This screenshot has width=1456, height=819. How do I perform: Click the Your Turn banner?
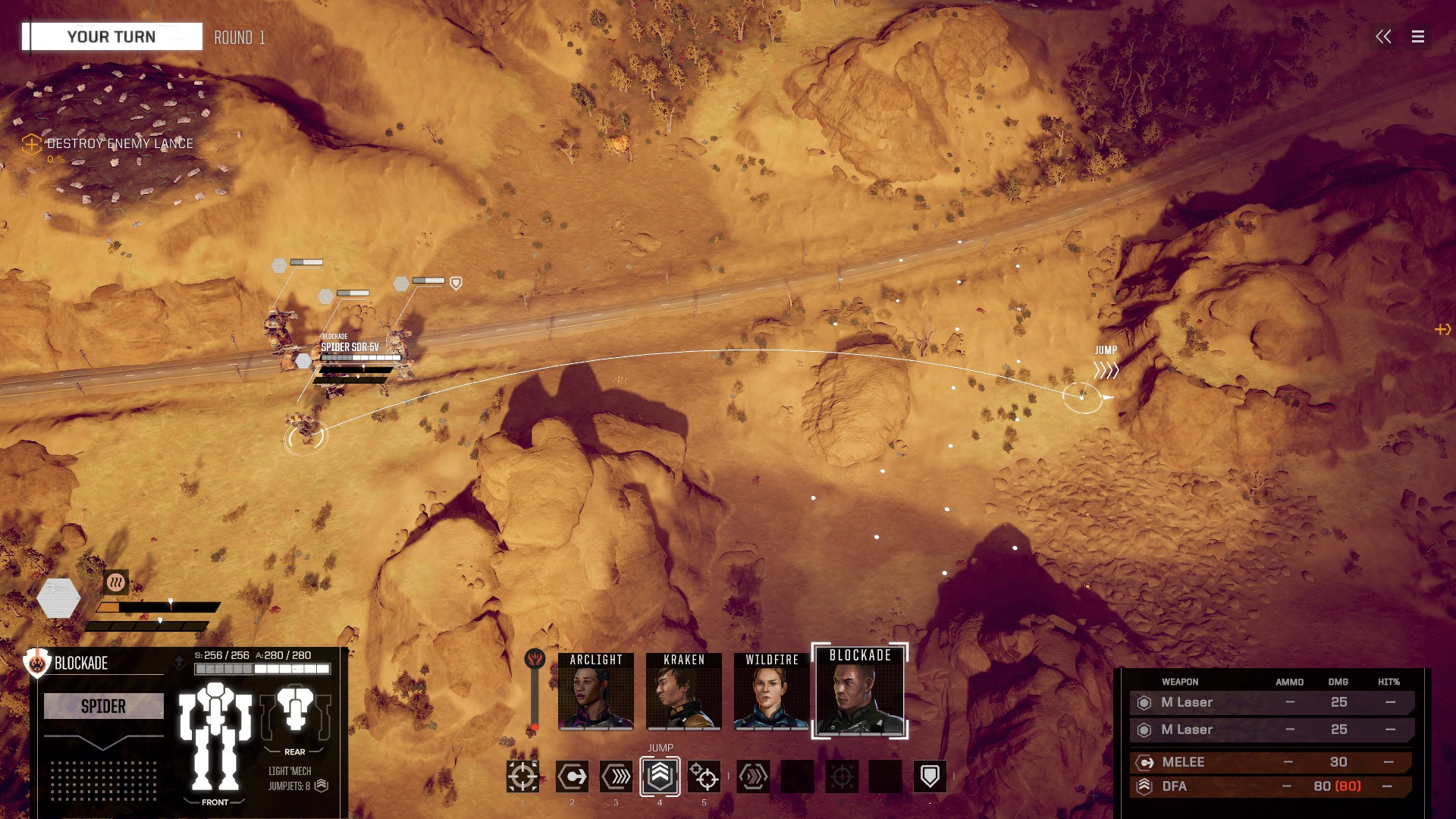coord(111,36)
